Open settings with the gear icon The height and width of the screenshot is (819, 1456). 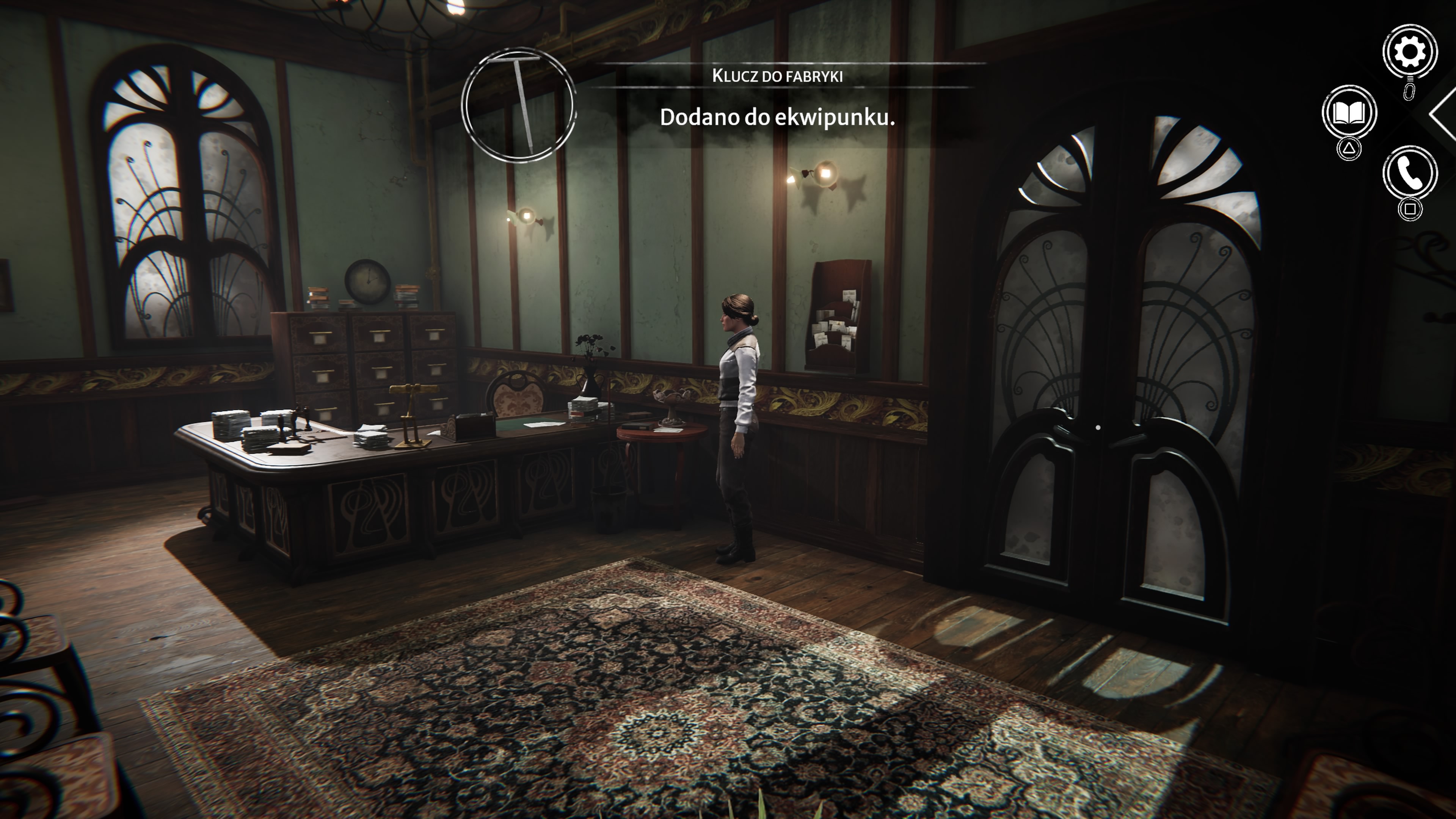tap(1411, 51)
